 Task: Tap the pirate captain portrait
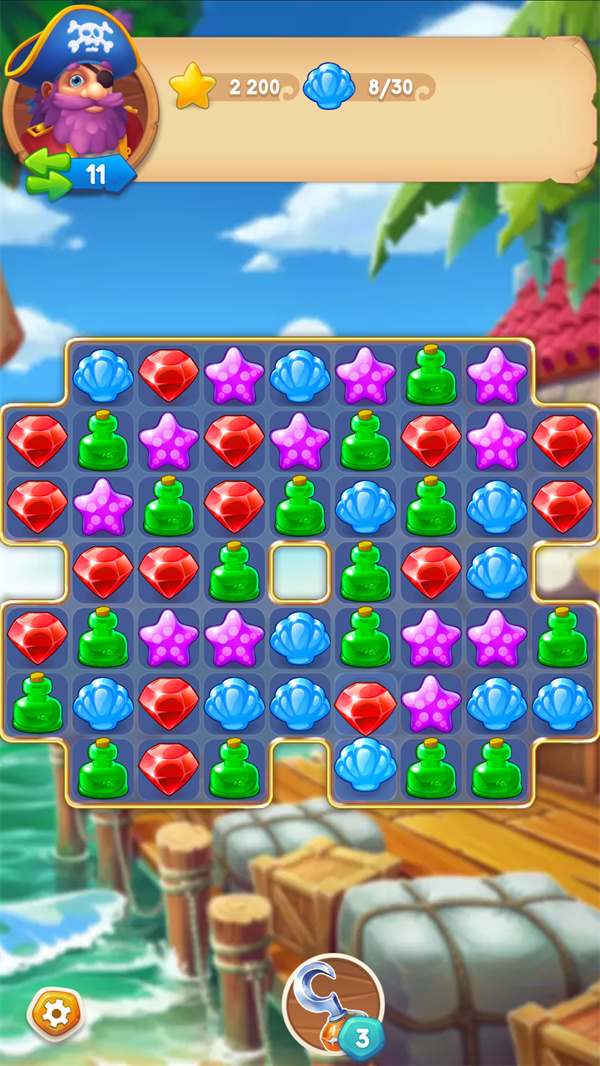(x=80, y=97)
